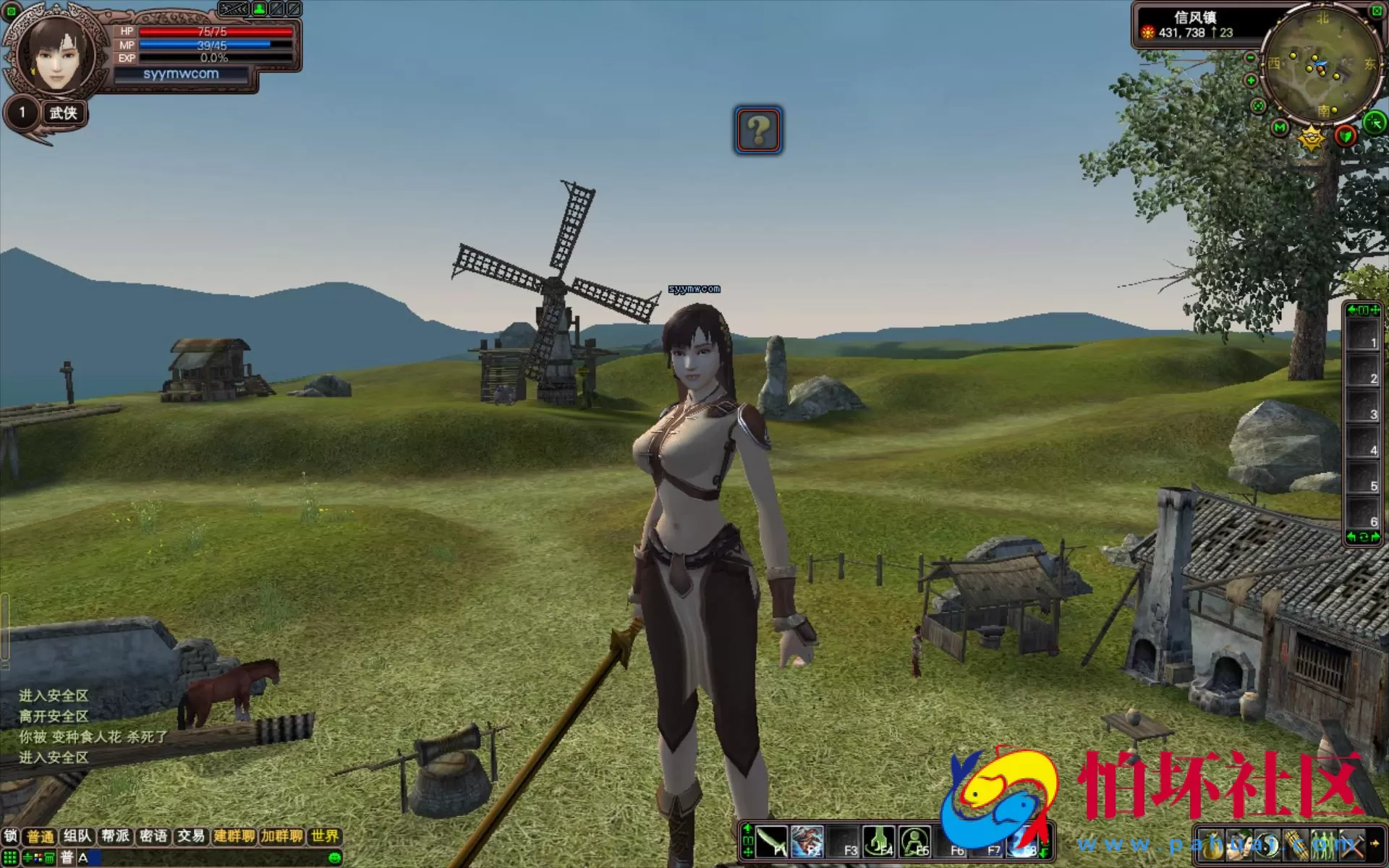The image size is (1389, 868).
Task: Click the question mark help button
Action: point(758,130)
